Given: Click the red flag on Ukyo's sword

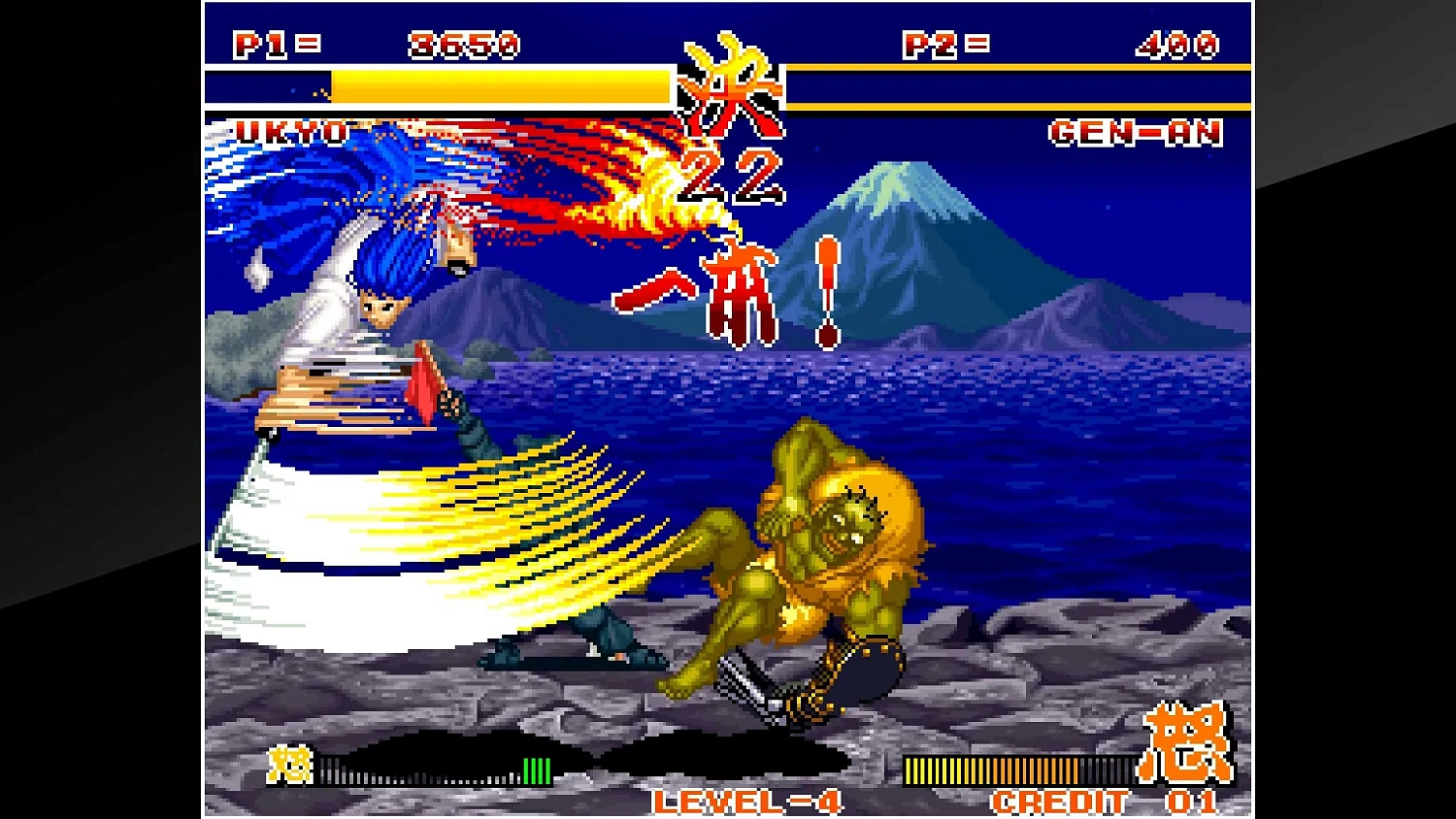Looking at the screenshot, I should 424,378.
